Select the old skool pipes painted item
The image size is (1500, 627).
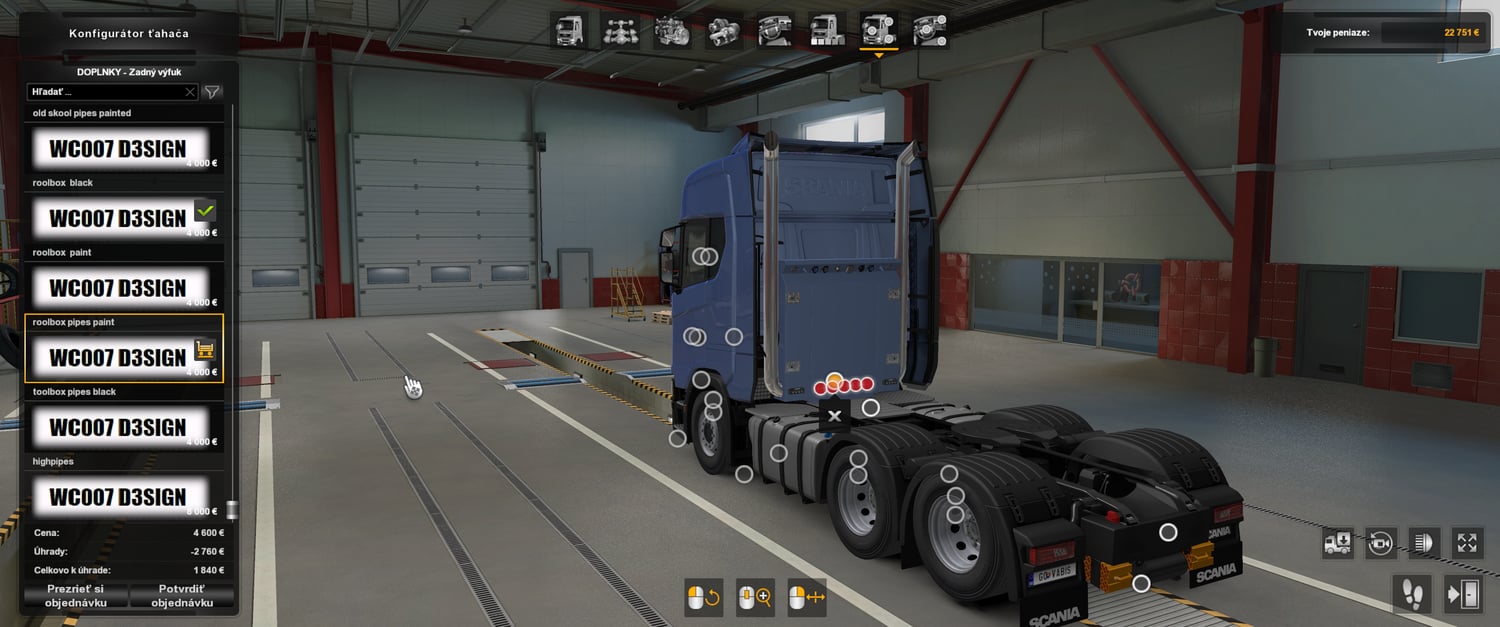[120, 148]
